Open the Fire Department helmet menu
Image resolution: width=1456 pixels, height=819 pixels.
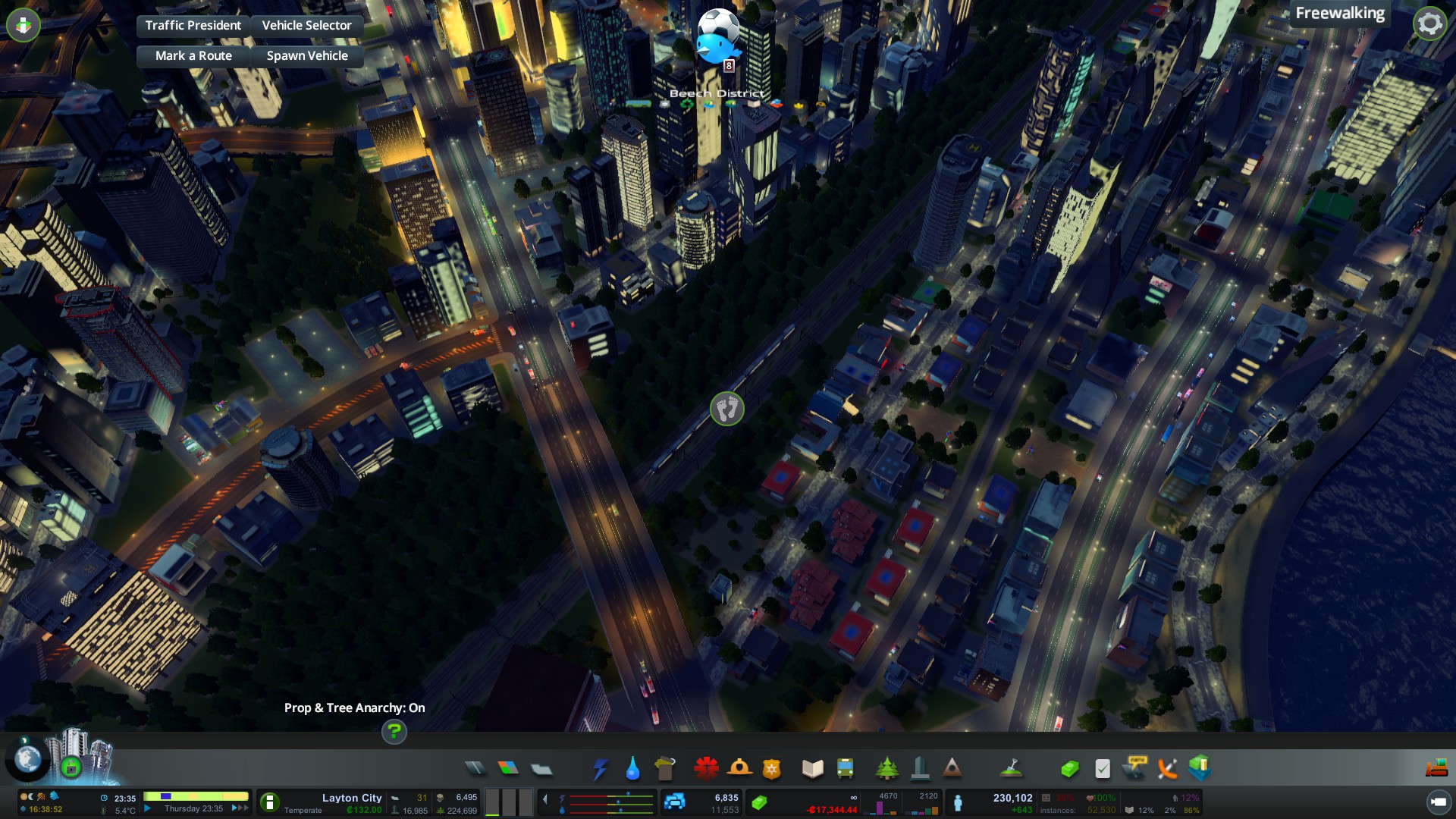click(x=739, y=769)
